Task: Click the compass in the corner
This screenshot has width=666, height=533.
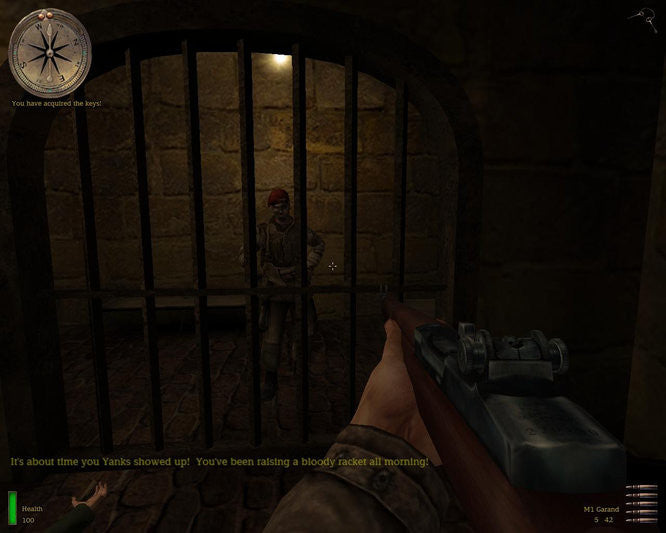Action: (x=49, y=51)
